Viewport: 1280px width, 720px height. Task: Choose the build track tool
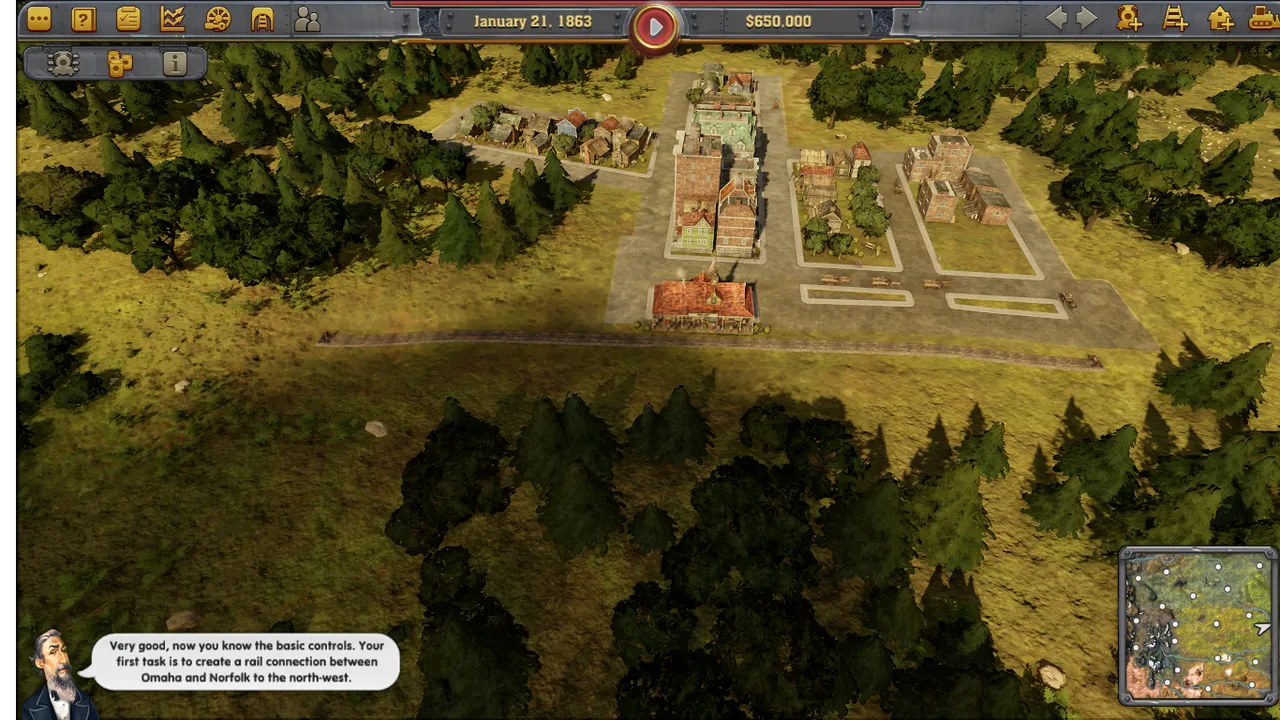(x=1175, y=18)
